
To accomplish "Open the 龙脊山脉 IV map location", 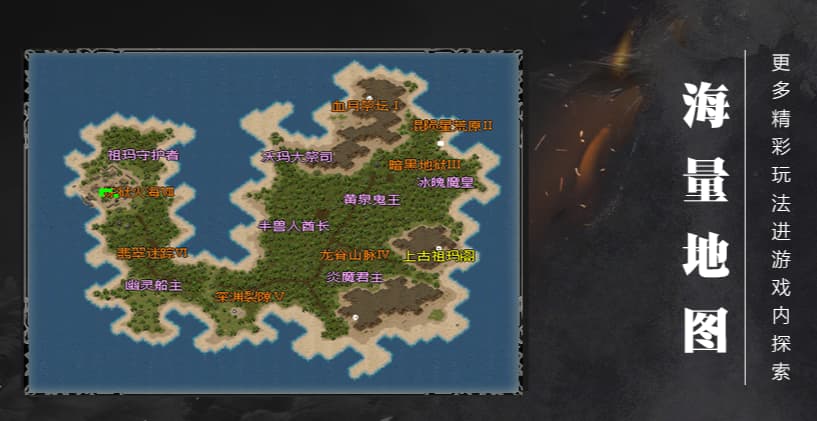I will pos(354,255).
